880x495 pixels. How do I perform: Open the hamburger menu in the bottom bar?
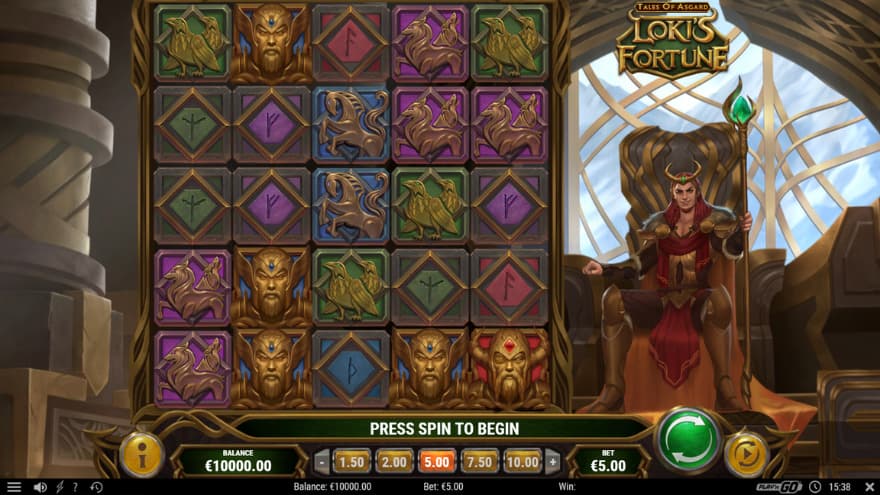point(14,487)
